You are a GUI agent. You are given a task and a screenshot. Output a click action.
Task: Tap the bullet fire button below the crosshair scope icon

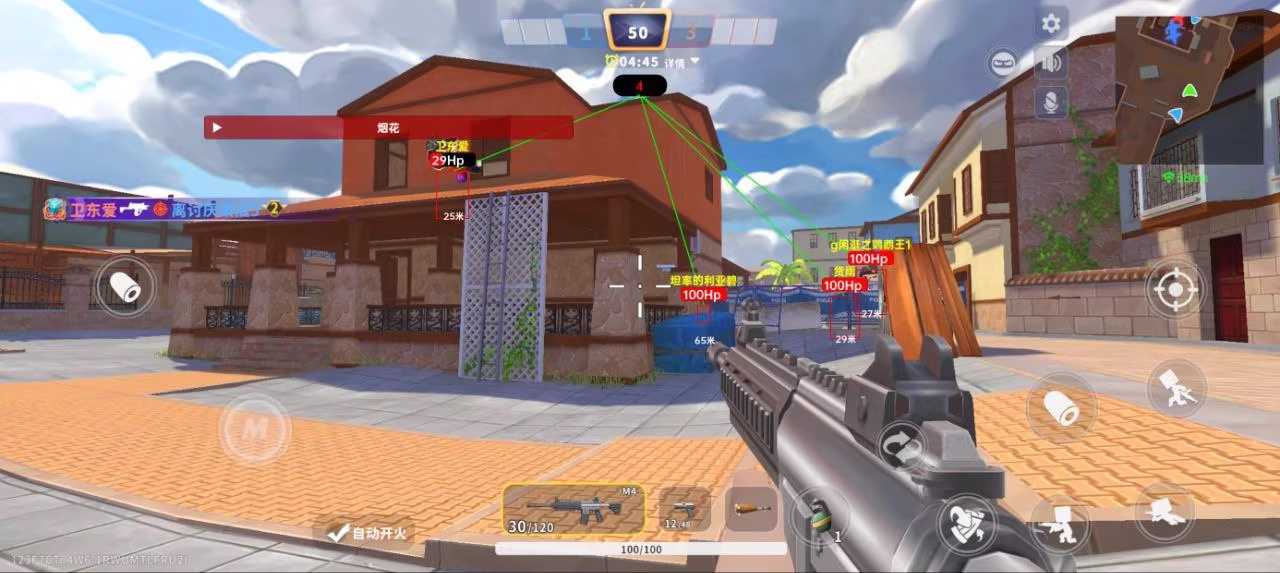point(1060,407)
